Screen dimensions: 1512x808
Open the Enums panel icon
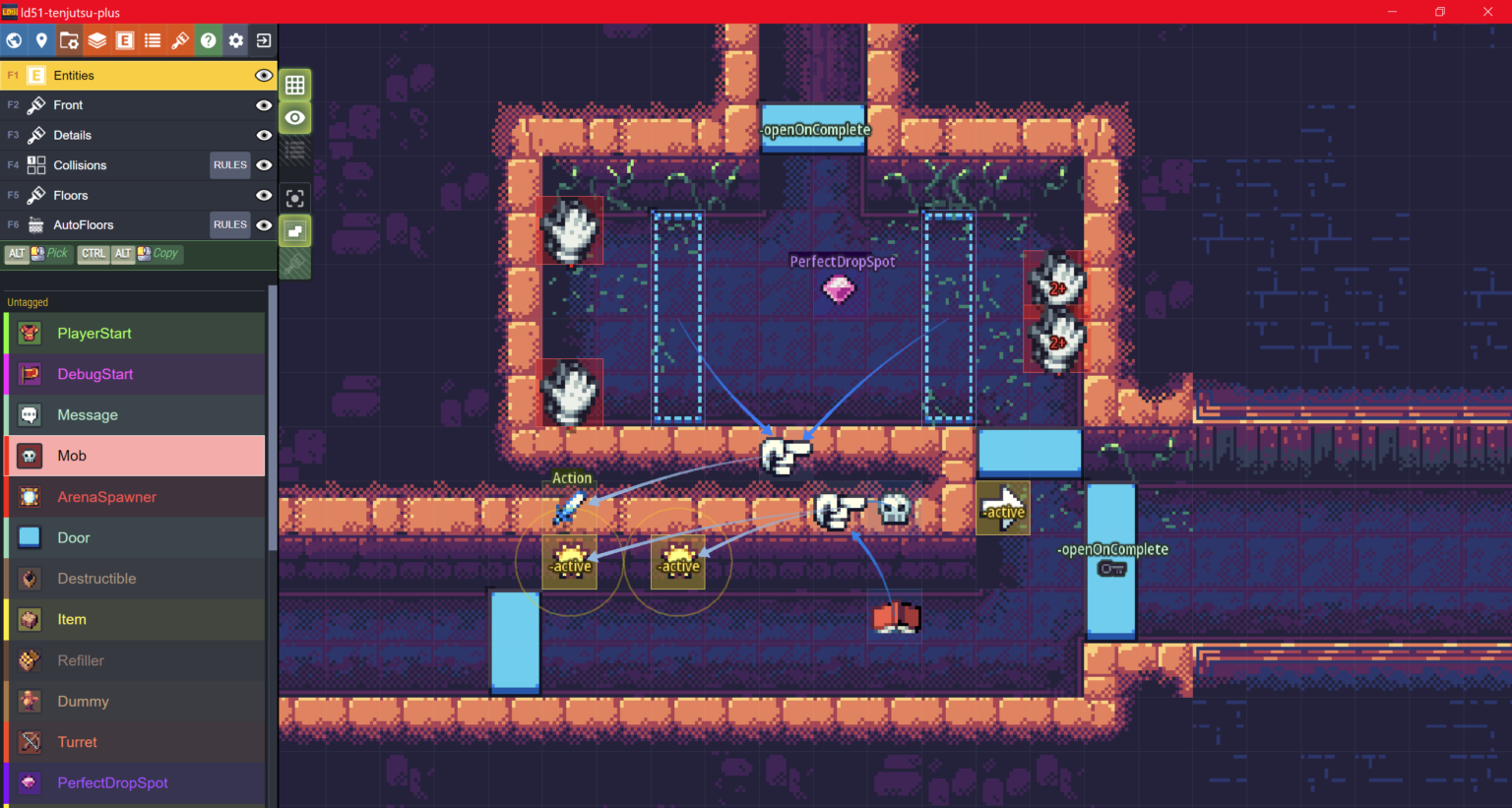[x=152, y=40]
